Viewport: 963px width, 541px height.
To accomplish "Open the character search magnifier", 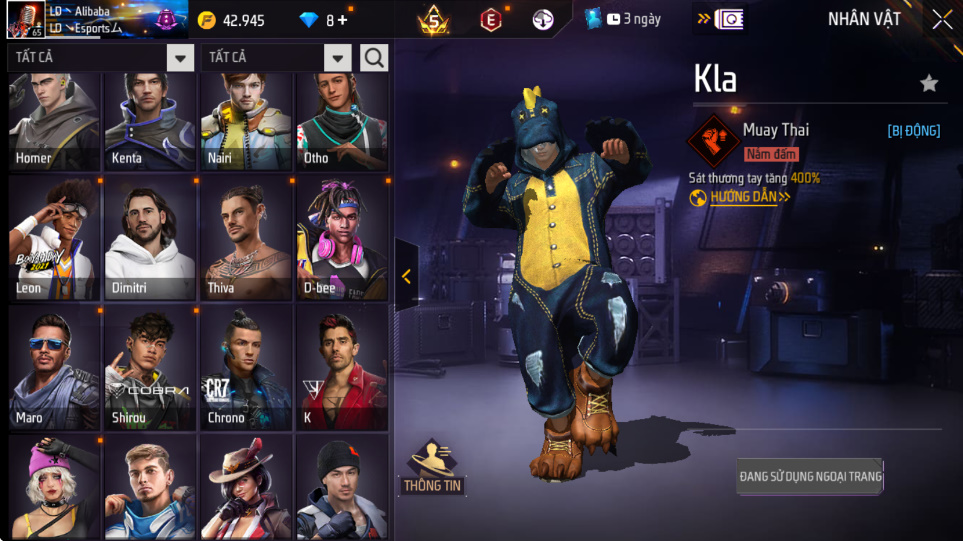I will click(x=374, y=58).
